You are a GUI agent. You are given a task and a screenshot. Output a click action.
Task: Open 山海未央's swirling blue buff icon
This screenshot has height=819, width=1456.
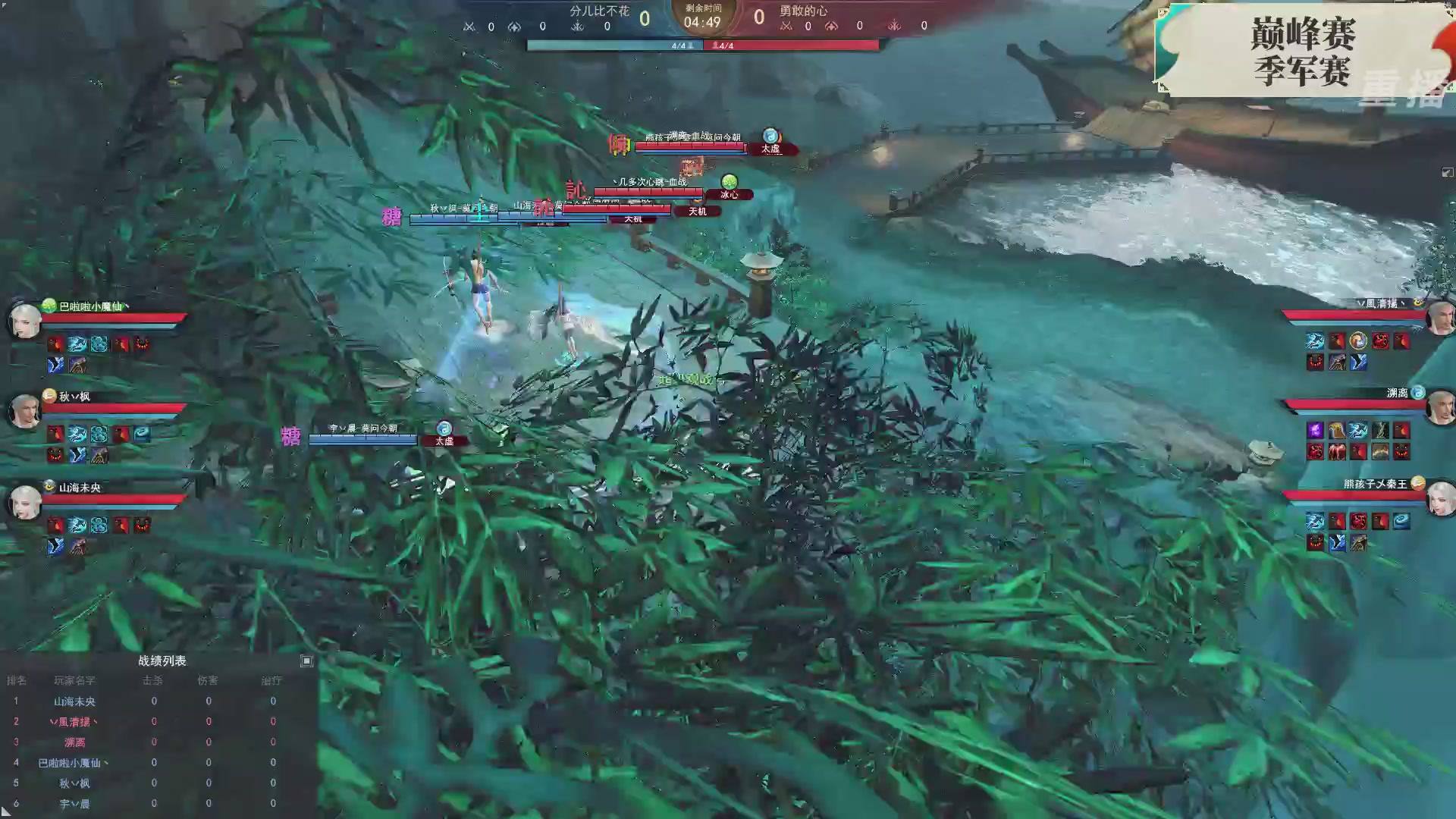(100, 526)
